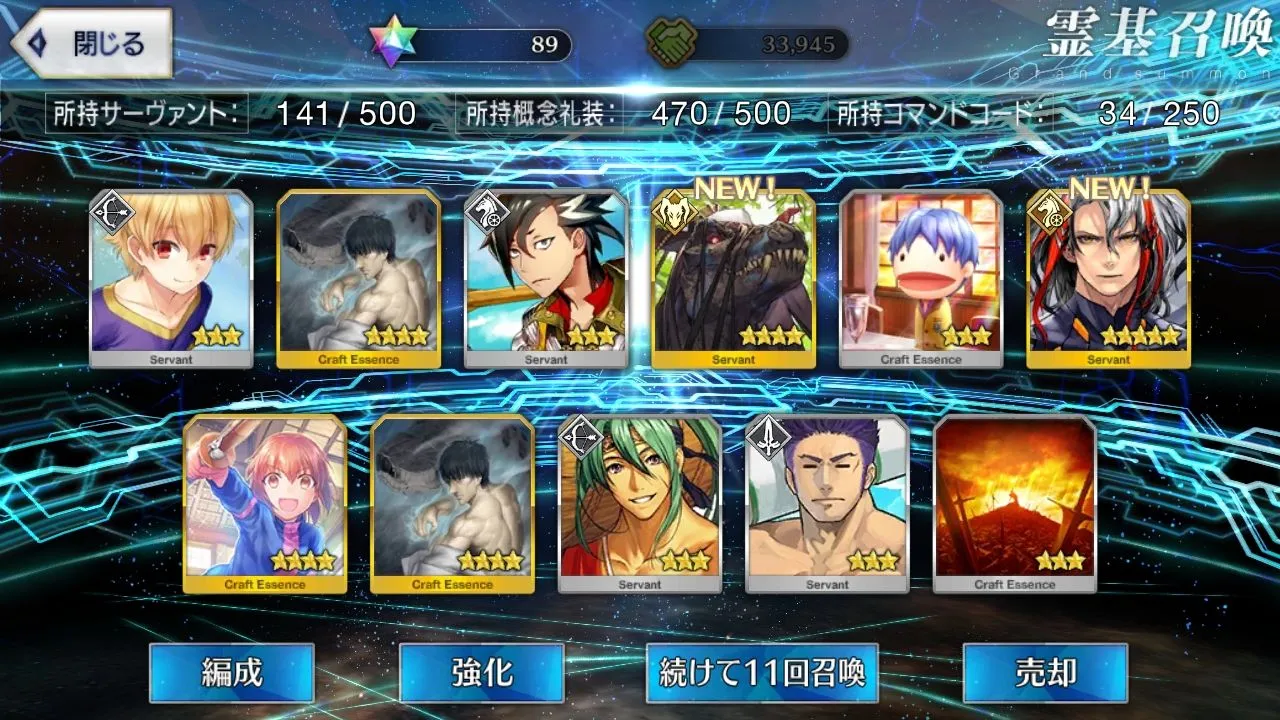The image size is (1280, 720).
Task: Open the 編成 formation menu
Action: tap(232, 672)
